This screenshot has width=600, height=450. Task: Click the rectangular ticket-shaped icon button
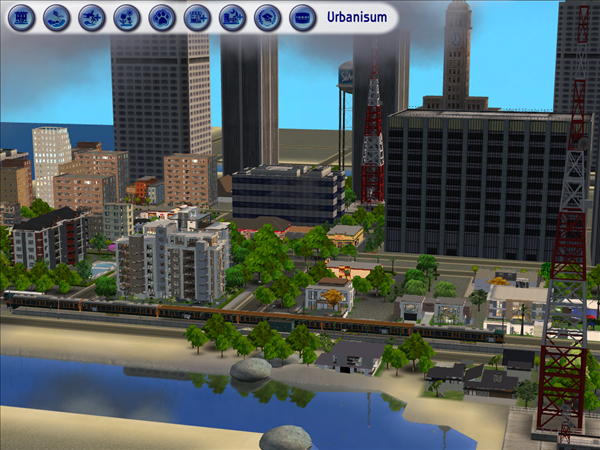[301, 17]
